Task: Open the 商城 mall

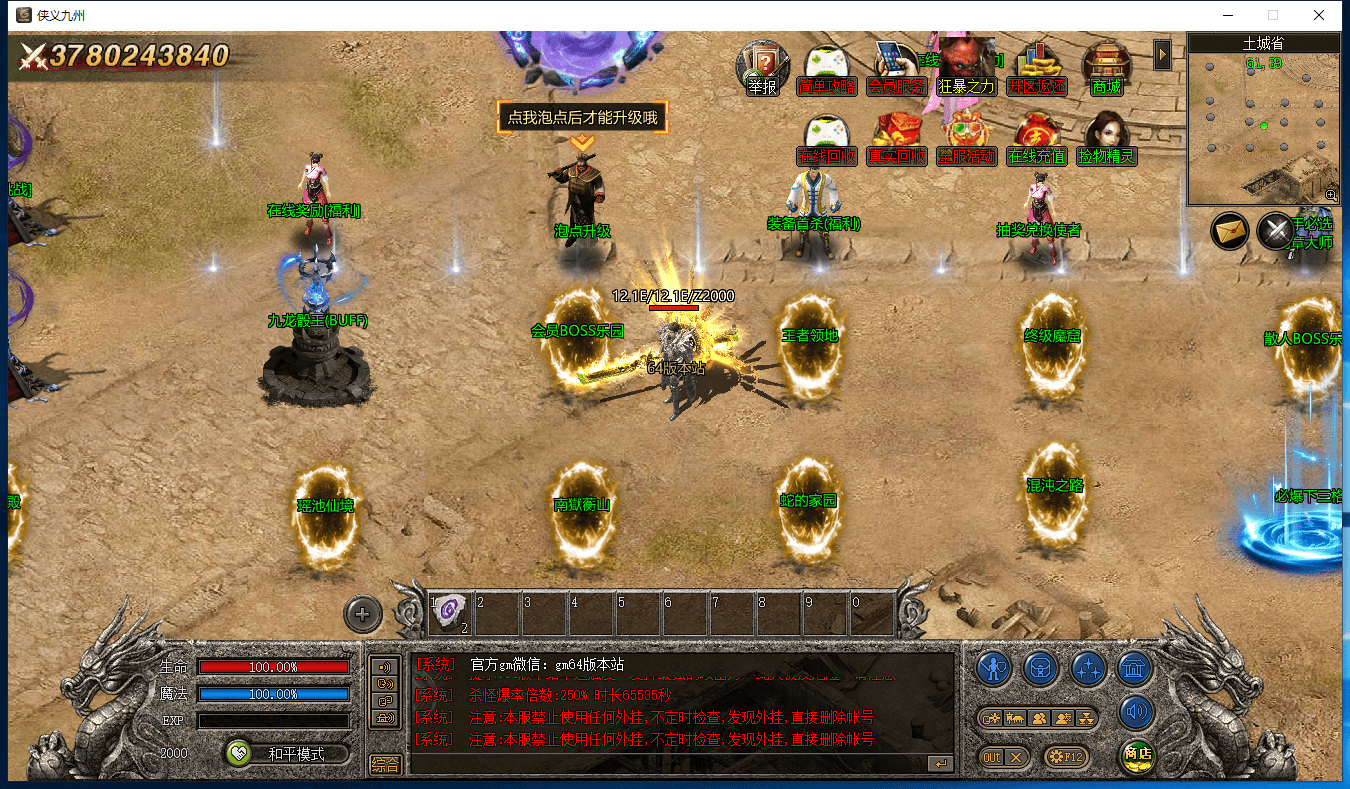Action: tap(1106, 68)
